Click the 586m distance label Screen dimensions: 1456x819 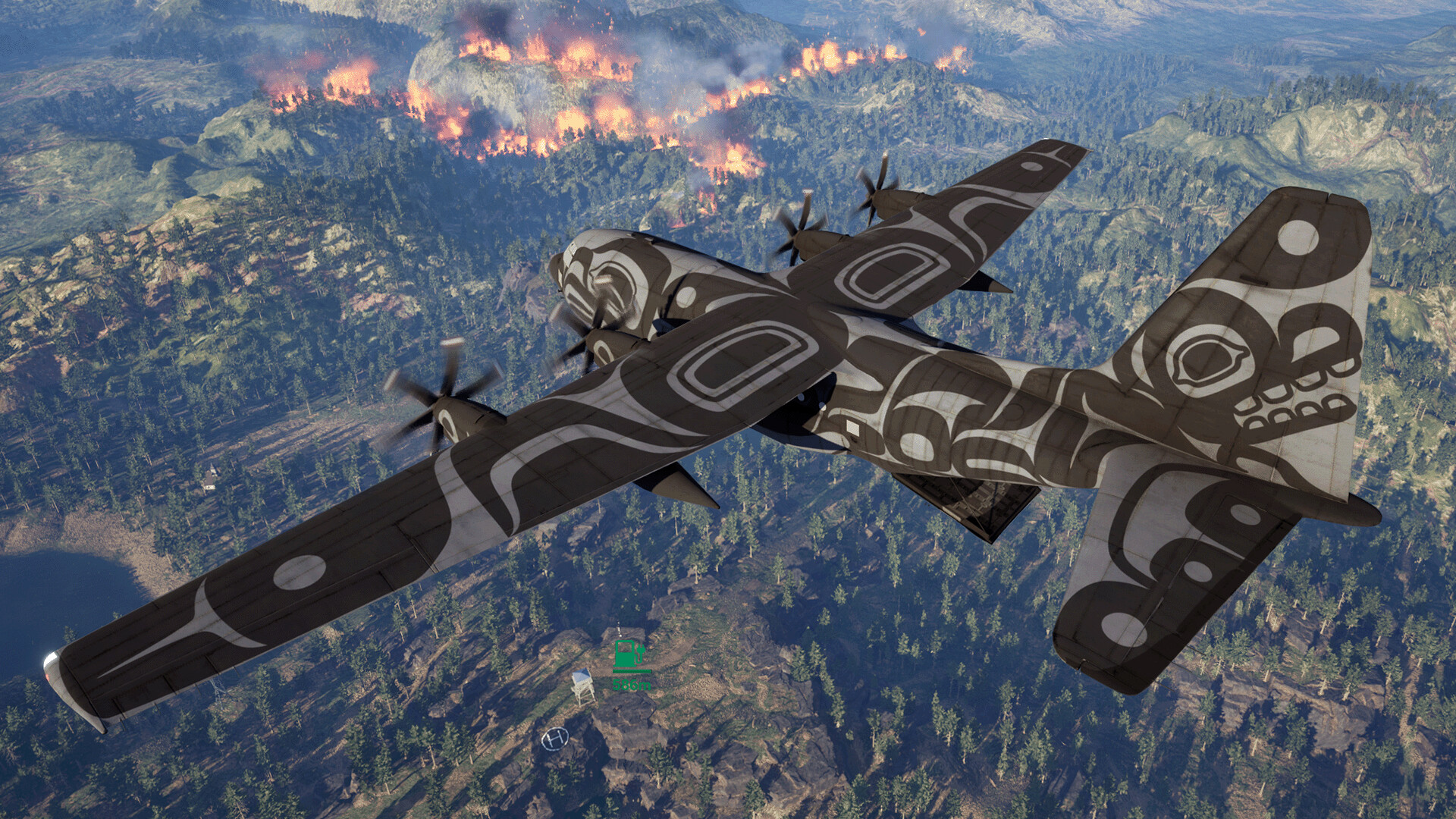pos(631,685)
